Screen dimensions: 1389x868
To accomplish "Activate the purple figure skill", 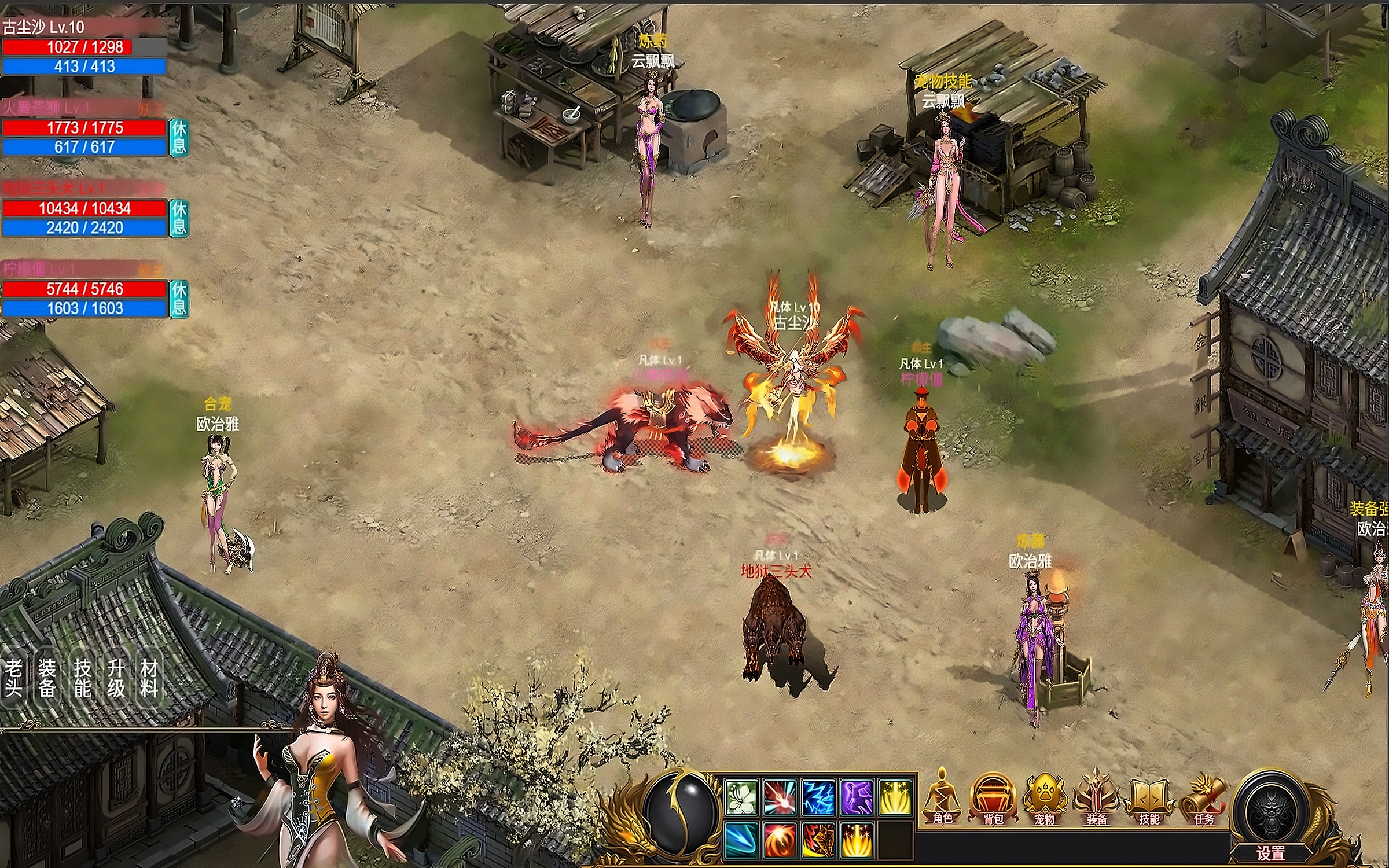I will click(x=857, y=797).
